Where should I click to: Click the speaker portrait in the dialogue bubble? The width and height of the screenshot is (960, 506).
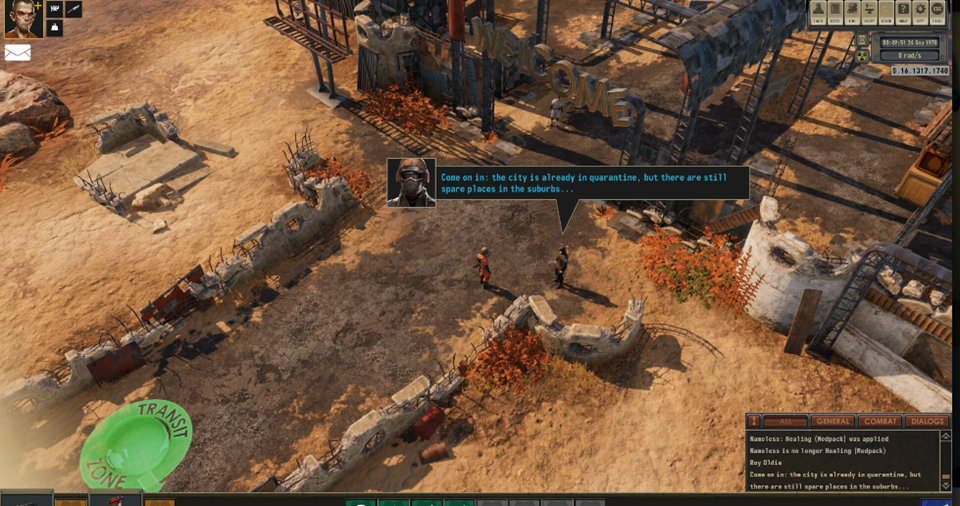click(411, 183)
